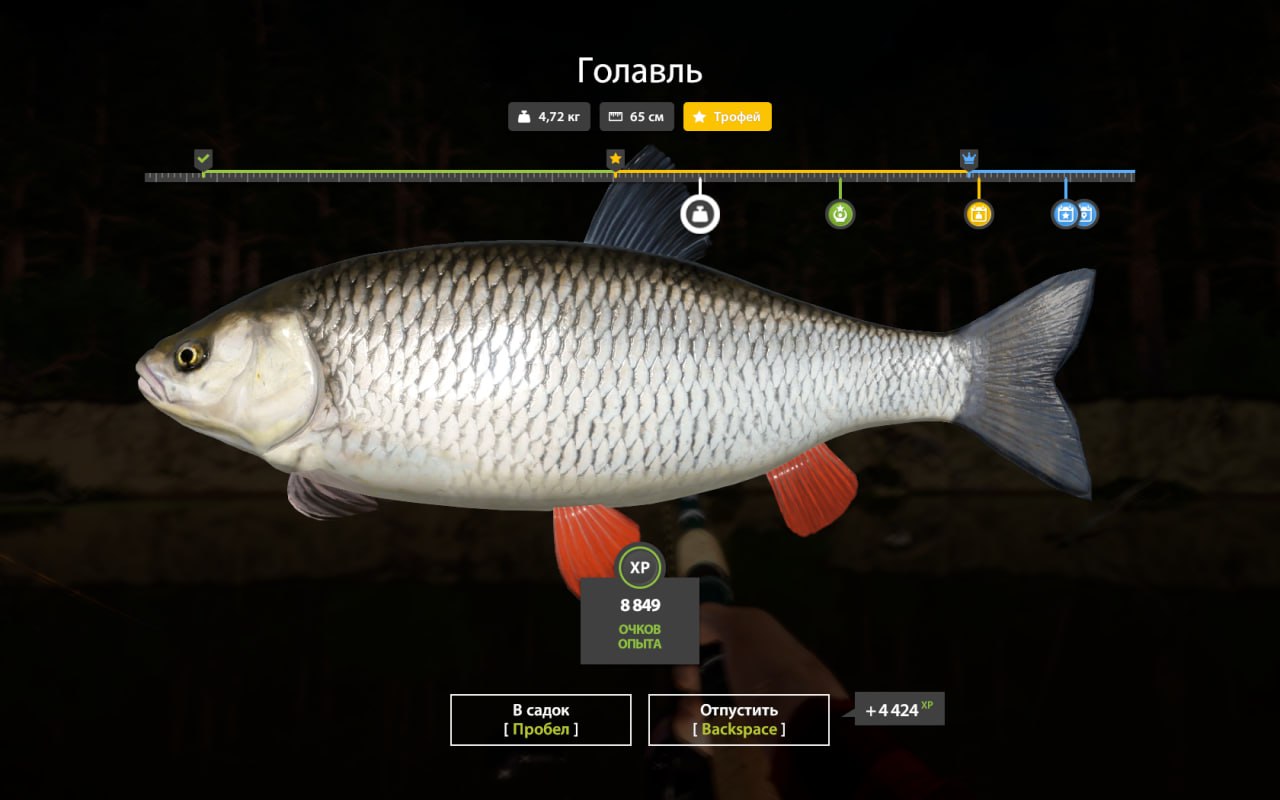Select the green stopwatch icon on the timeline
Viewport: 1280px width, 800px height.
pyautogui.click(x=840, y=213)
